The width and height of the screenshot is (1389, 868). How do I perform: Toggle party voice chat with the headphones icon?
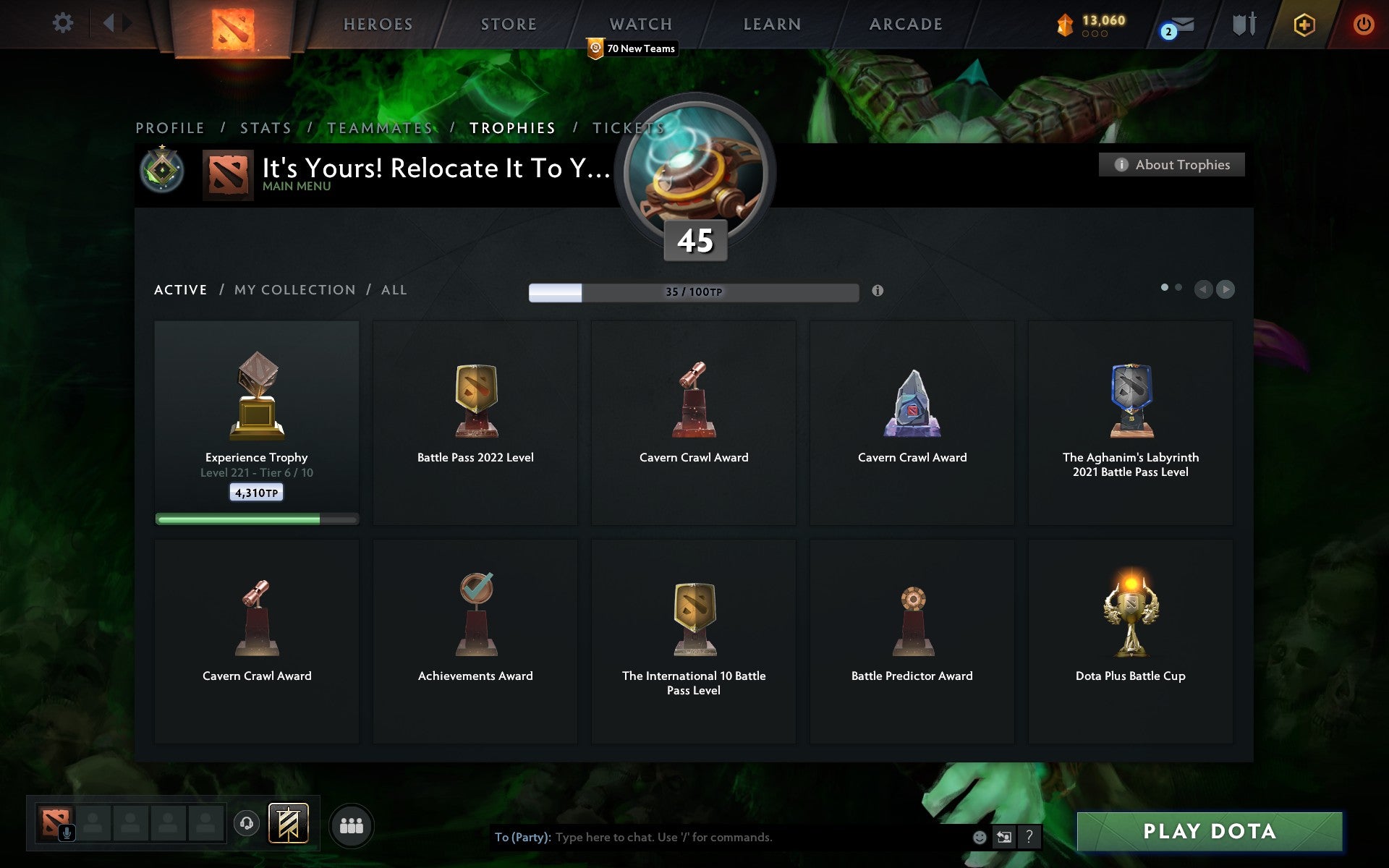[x=246, y=823]
